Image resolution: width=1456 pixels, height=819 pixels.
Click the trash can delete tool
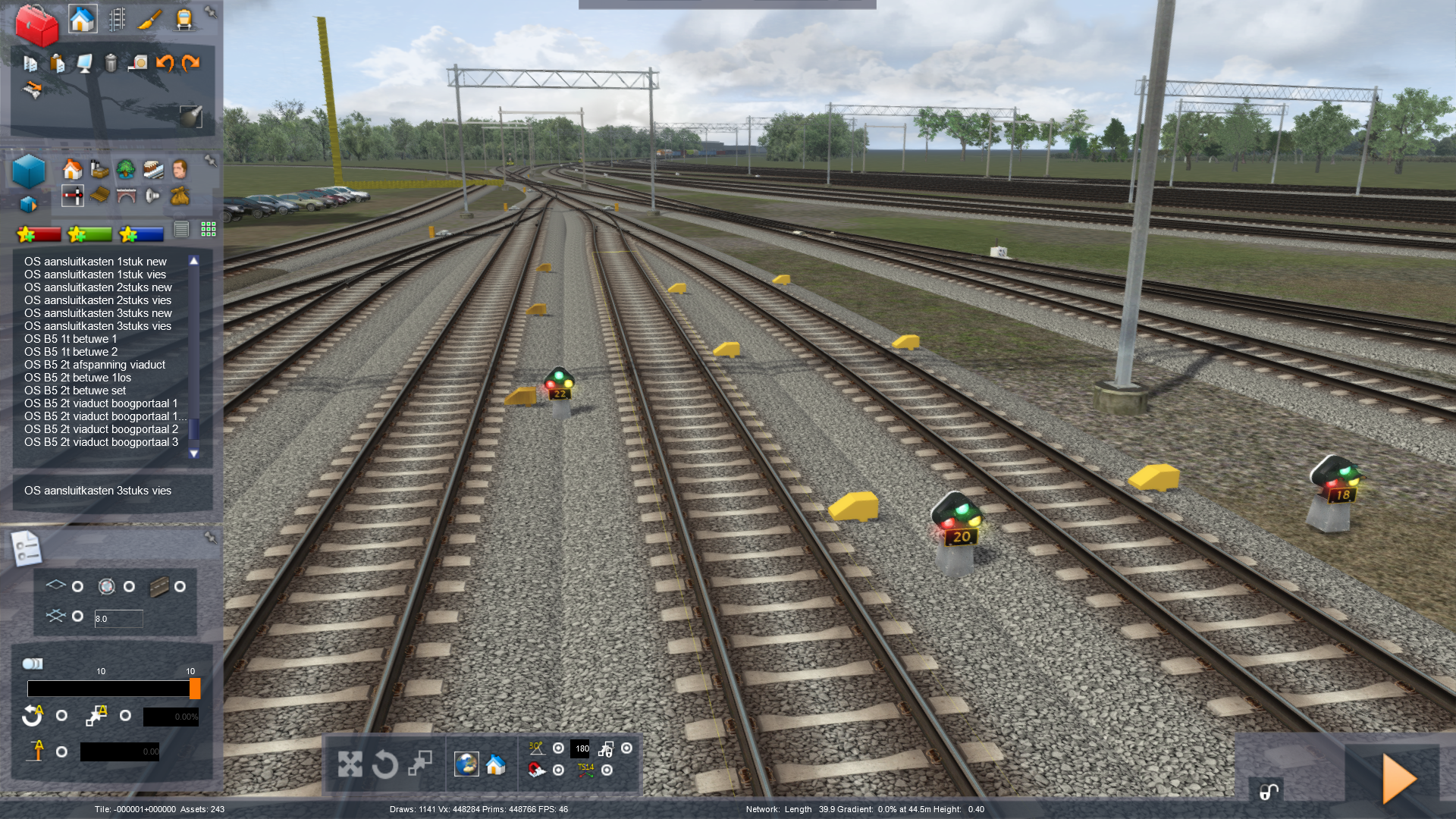coord(111,63)
